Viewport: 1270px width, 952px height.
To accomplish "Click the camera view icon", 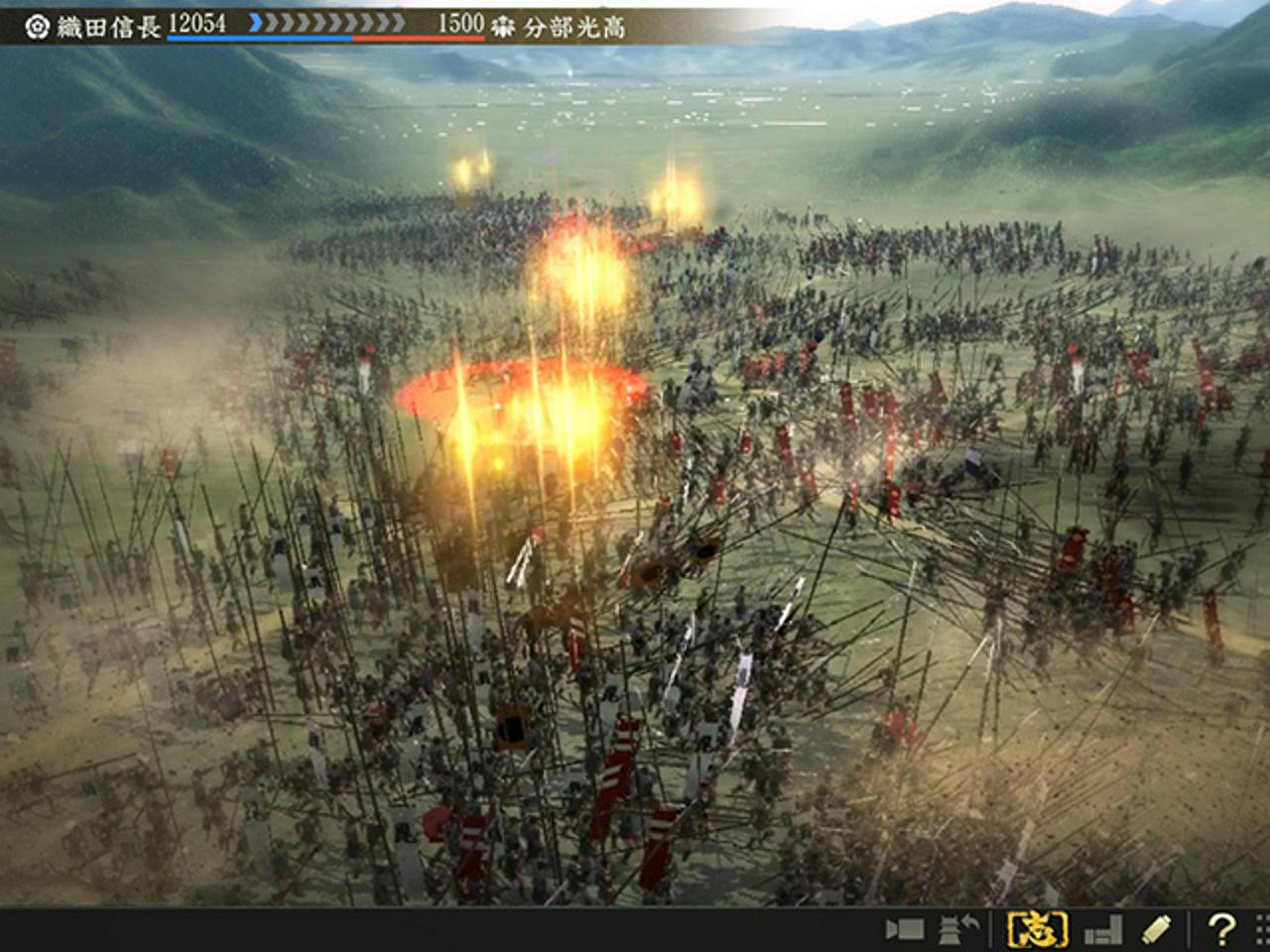I will 904,929.
